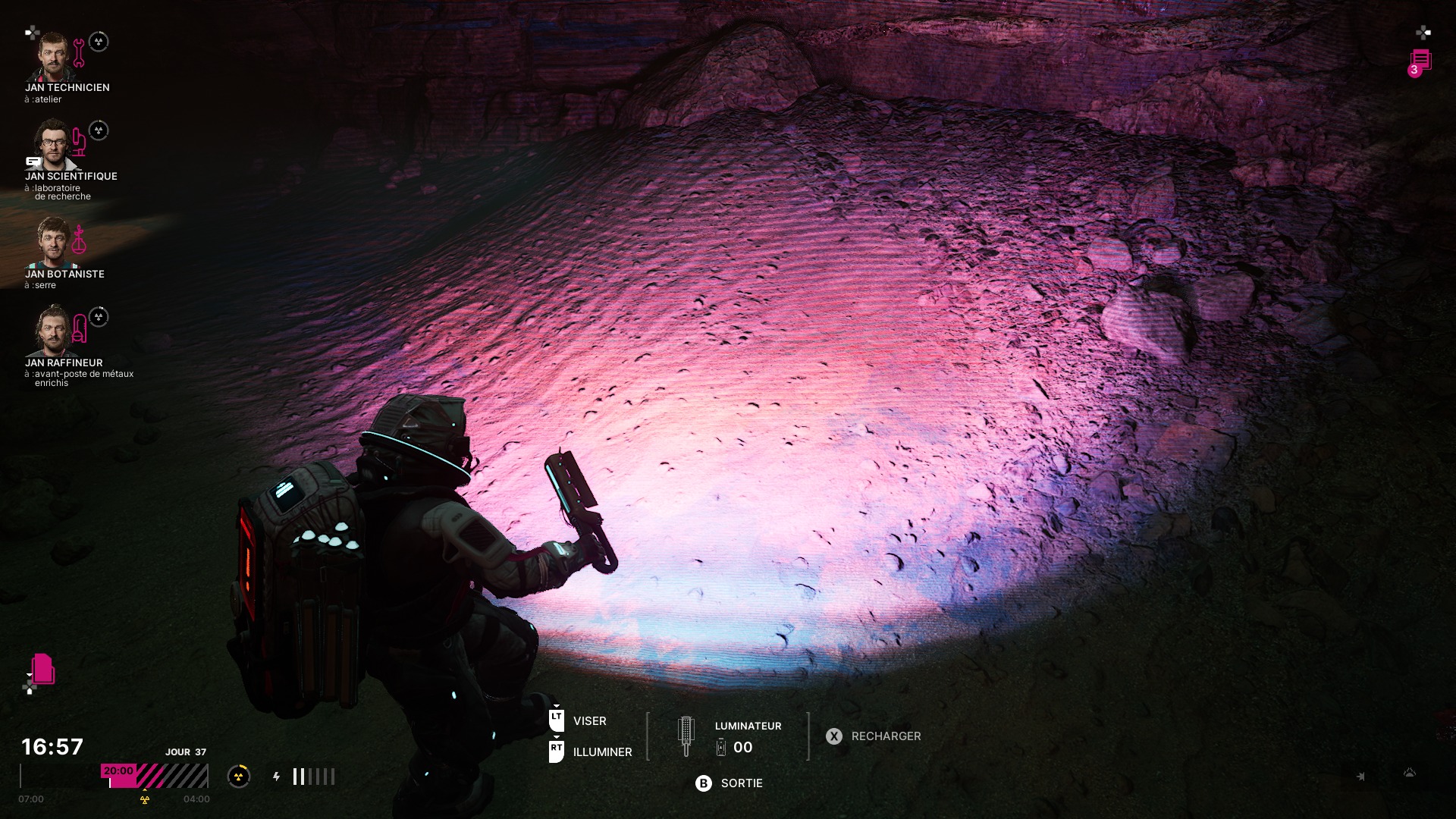This screenshot has width=1456, height=819.
Task: Click the radiation symbol gauge icon
Action: [239, 776]
